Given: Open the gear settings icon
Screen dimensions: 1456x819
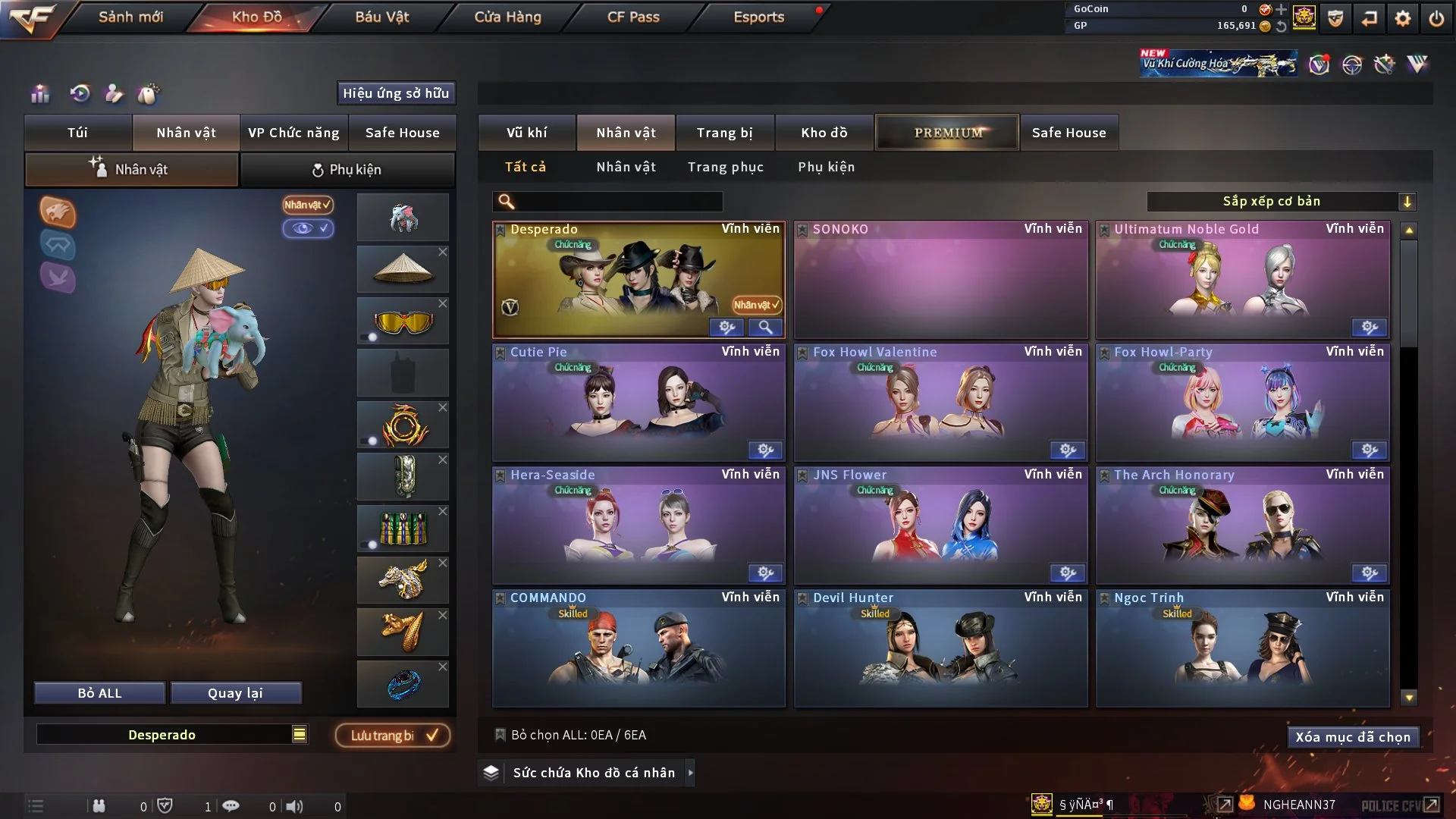Looking at the screenshot, I should click(x=1402, y=18).
